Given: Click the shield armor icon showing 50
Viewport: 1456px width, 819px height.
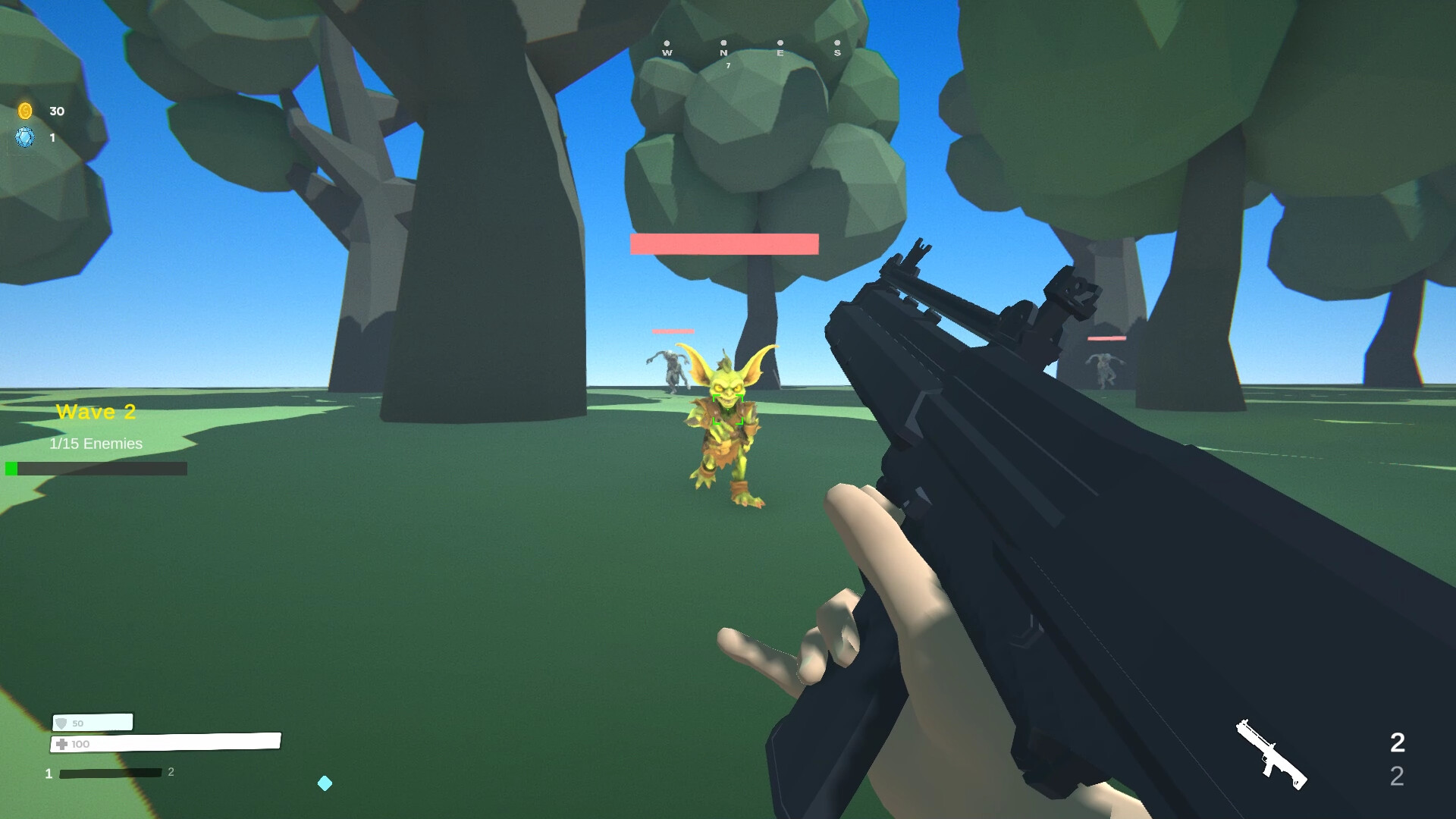Looking at the screenshot, I should [x=60, y=723].
